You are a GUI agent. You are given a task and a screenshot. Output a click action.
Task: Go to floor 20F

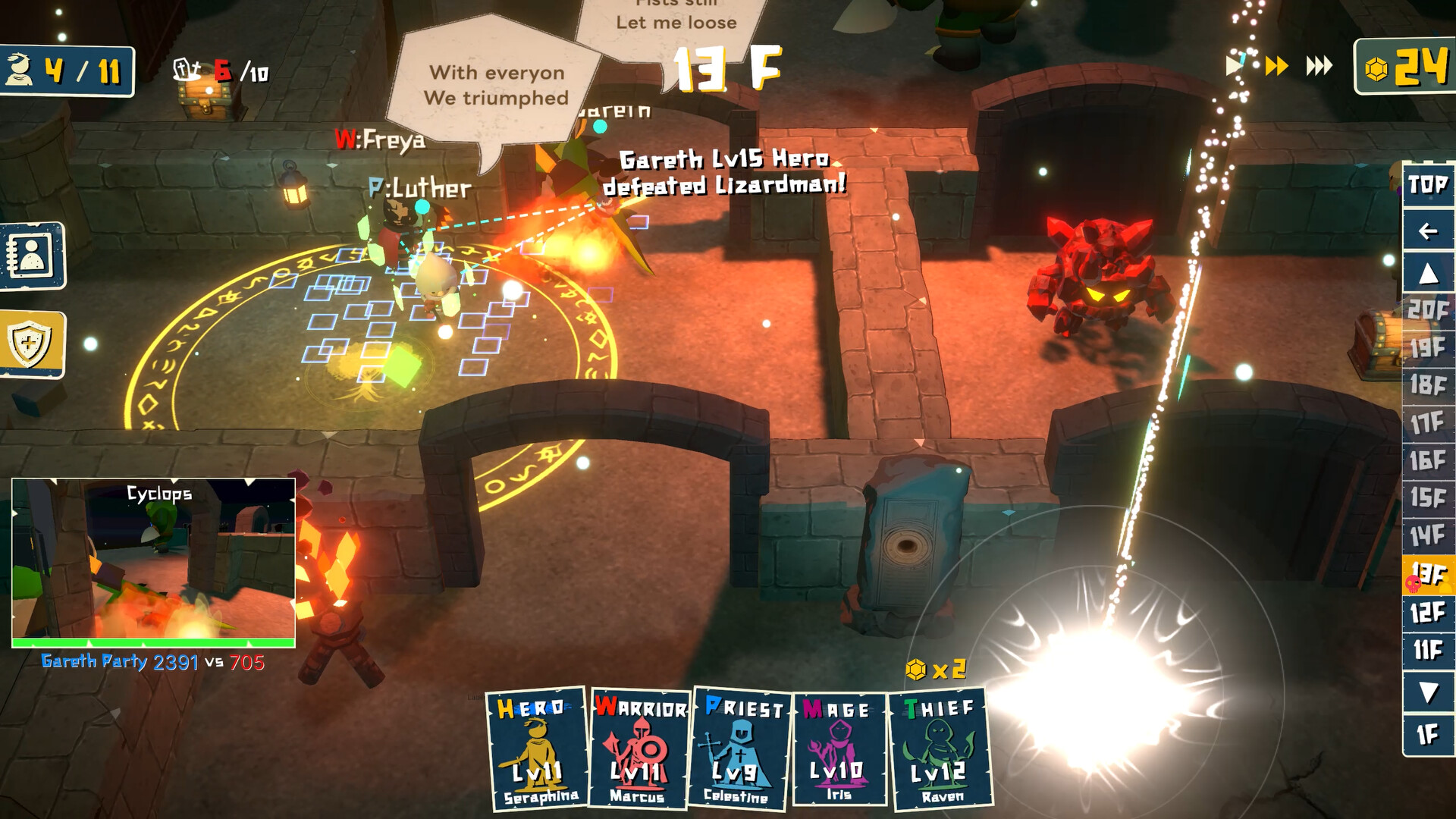click(x=1428, y=309)
